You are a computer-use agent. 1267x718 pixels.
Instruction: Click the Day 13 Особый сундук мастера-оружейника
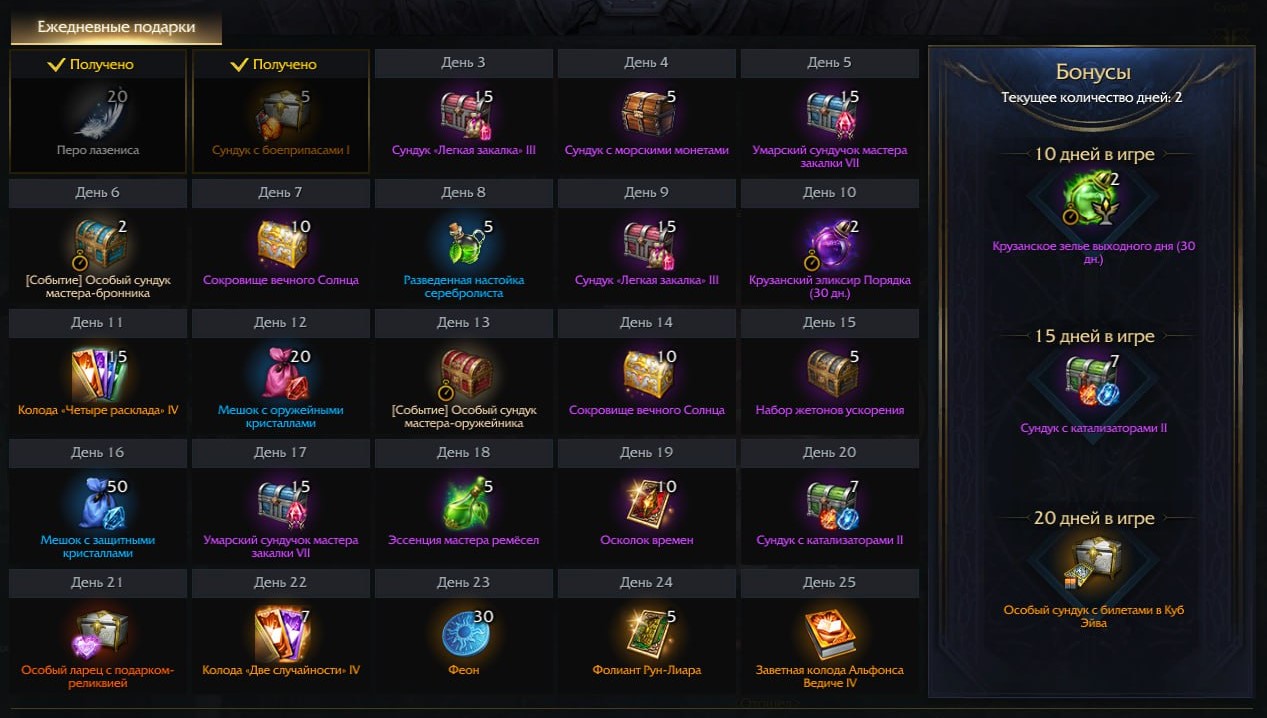(464, 373)
